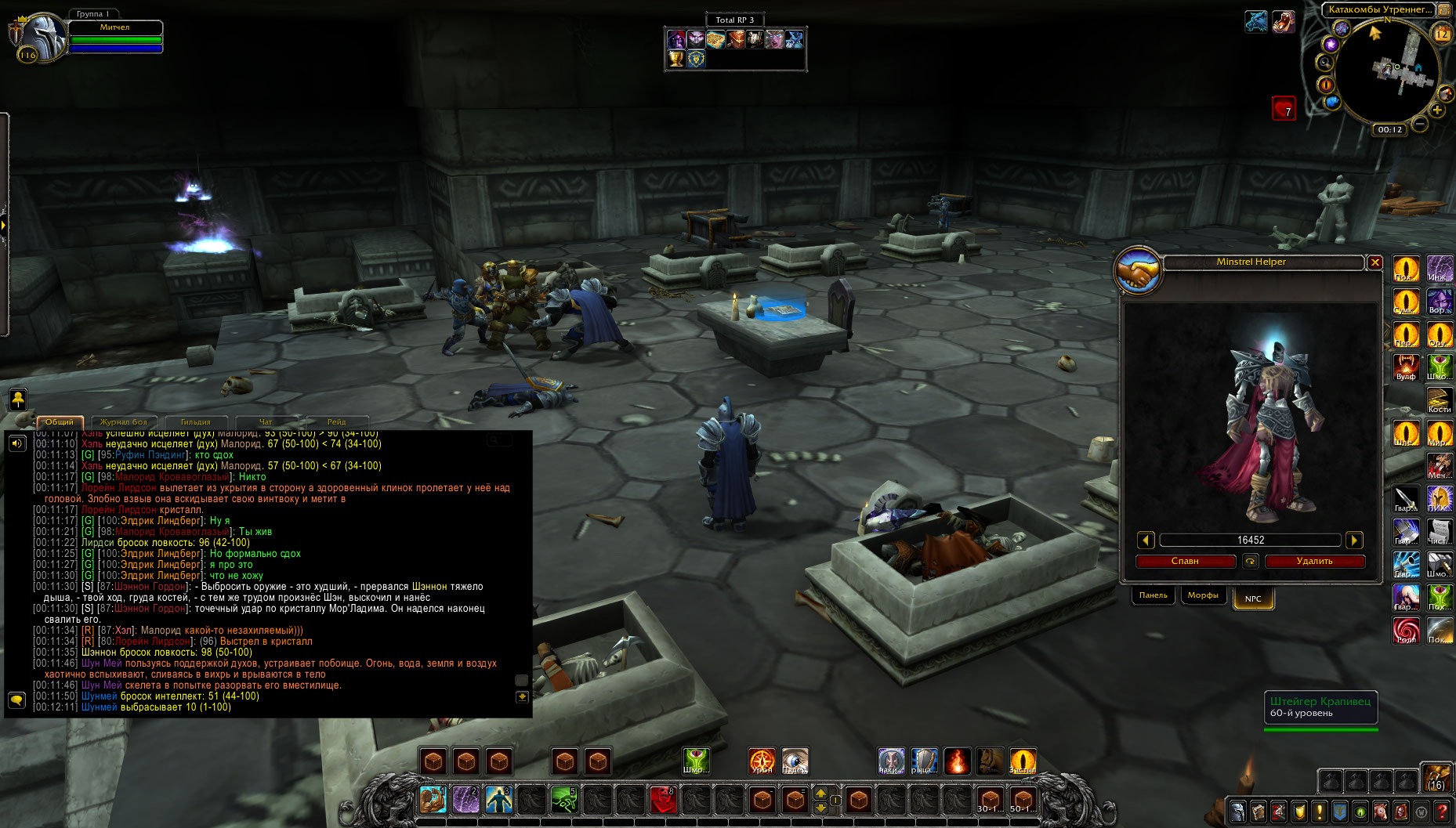This screenshot has height=828, width=1456.
Task: Go to the previous NPC model
Action: (x=1146, y=540)
